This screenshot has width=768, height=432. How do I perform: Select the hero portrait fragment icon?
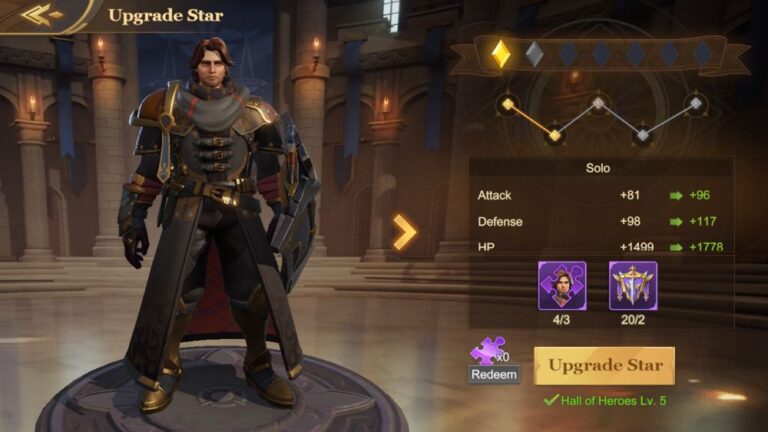[x=562, y=285]
